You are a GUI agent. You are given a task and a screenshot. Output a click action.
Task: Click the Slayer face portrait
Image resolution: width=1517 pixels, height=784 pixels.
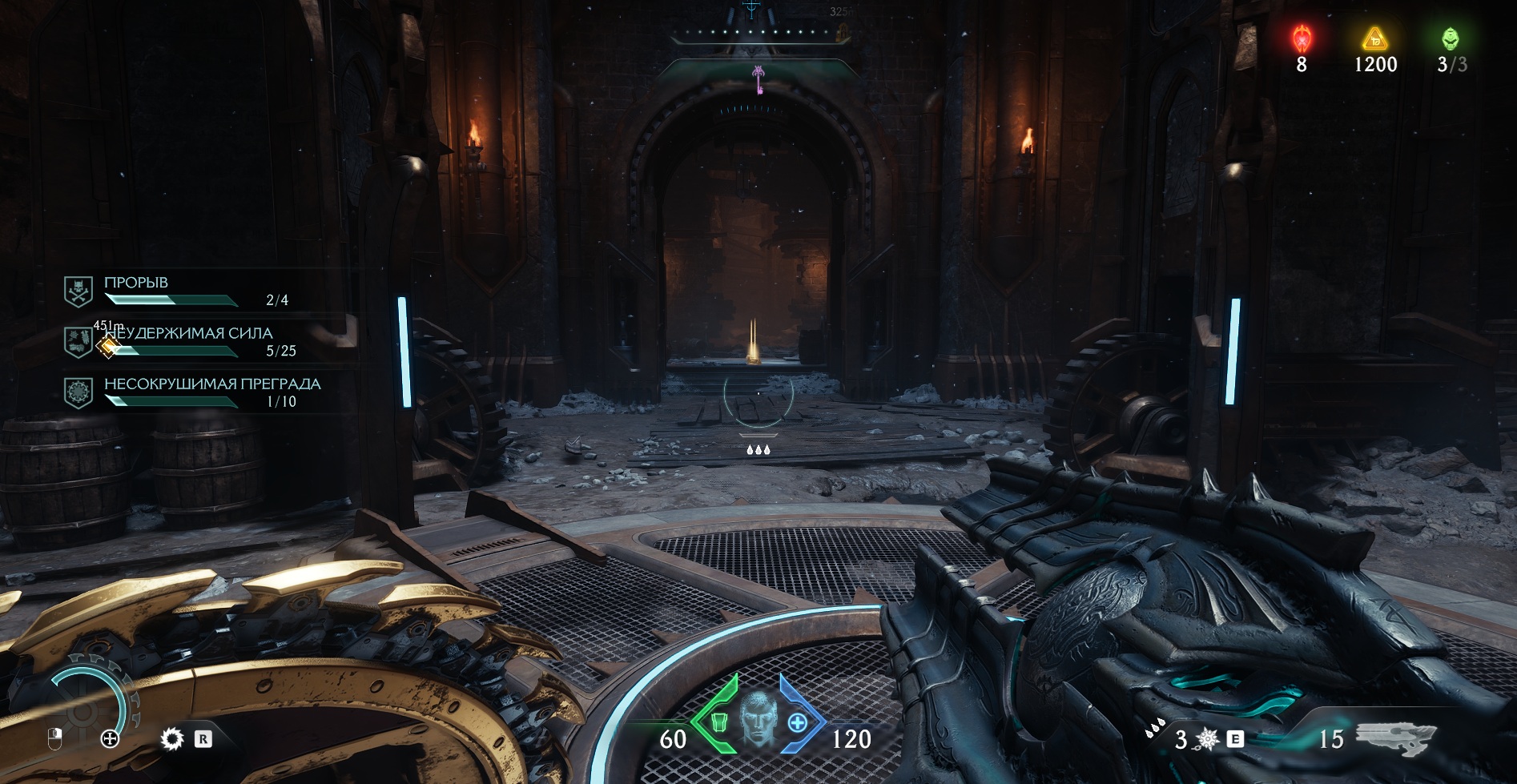pos(758,719)
